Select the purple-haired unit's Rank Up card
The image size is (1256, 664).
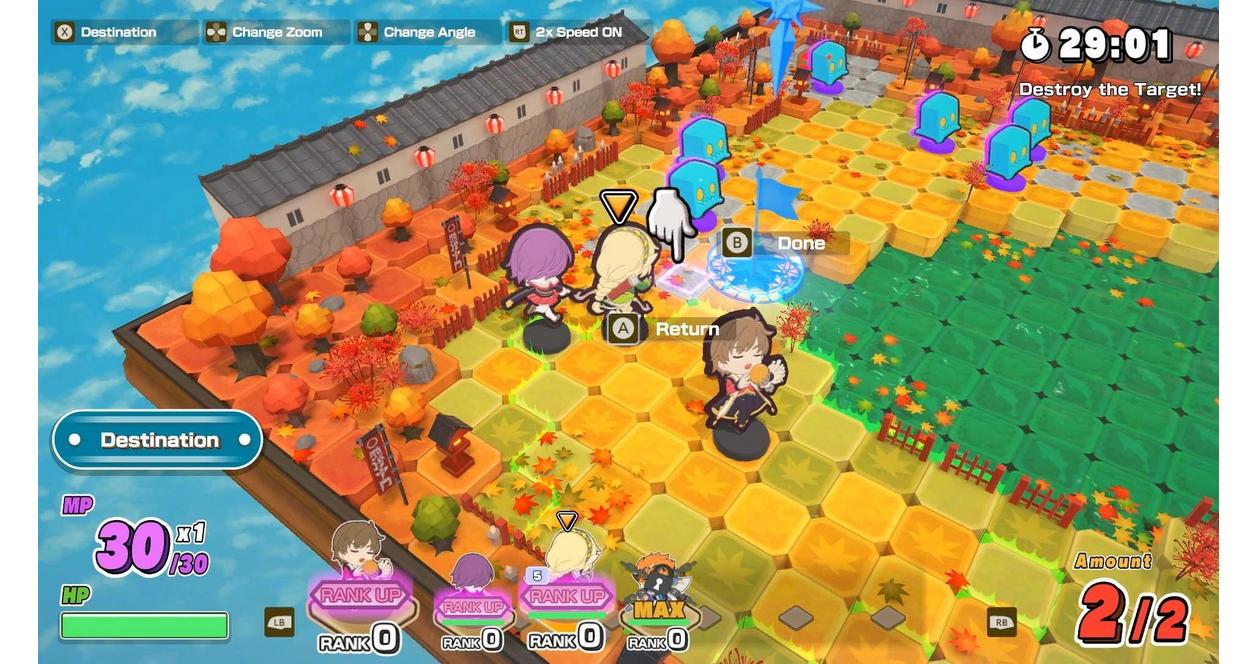[472, 605]
